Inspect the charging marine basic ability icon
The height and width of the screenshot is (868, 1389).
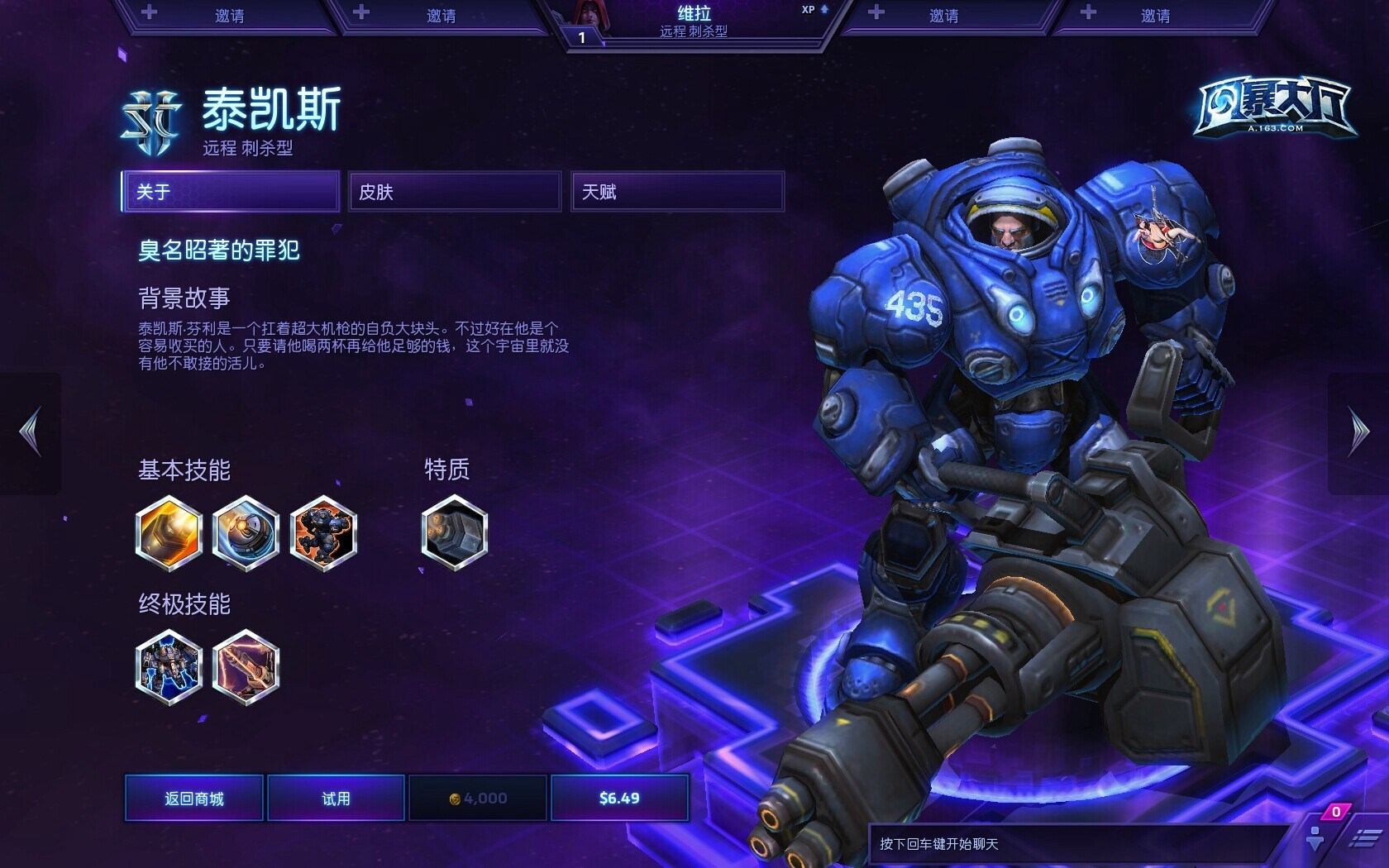click(x=323, y=533)
